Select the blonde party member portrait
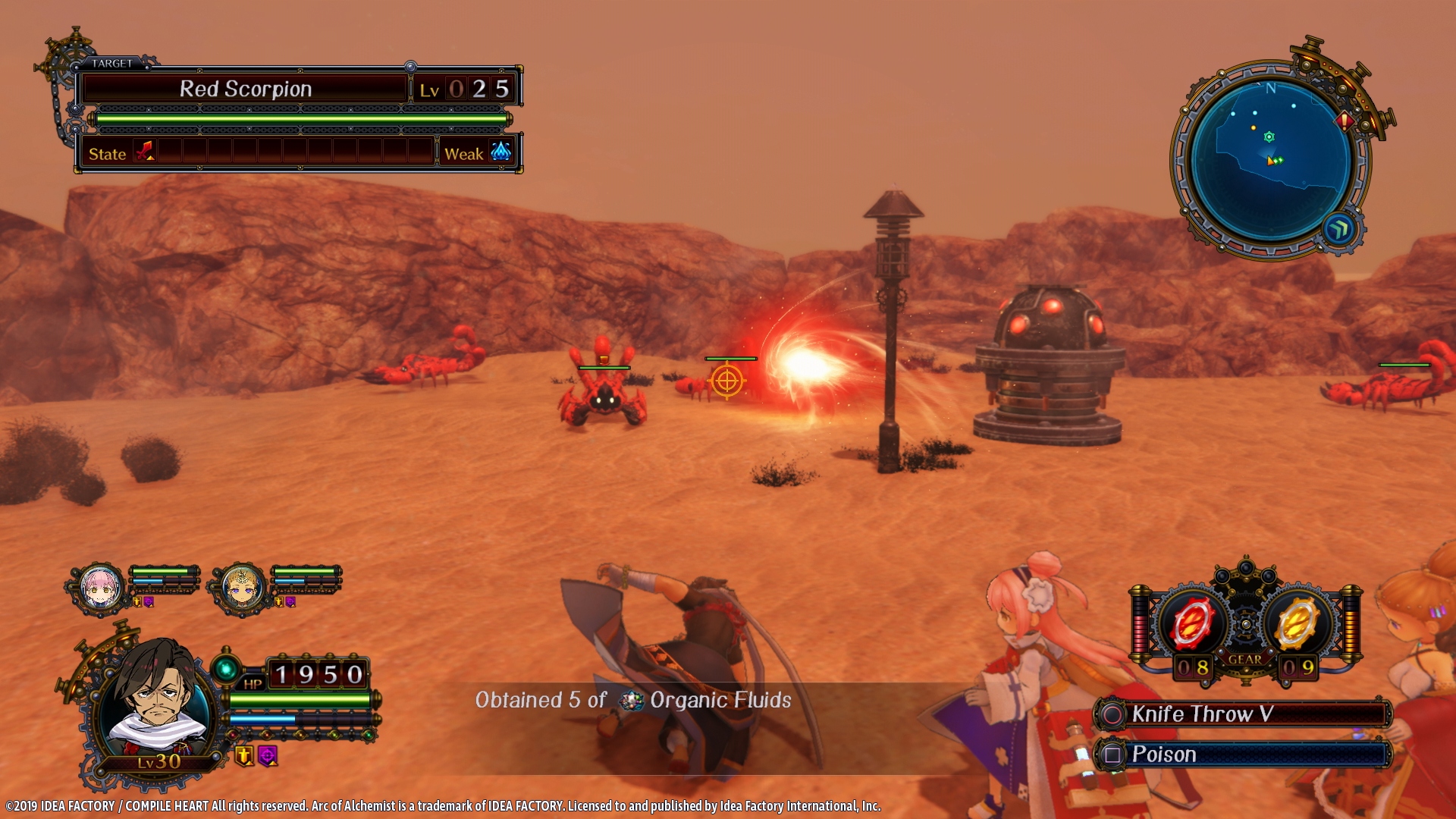 point(242,588)
